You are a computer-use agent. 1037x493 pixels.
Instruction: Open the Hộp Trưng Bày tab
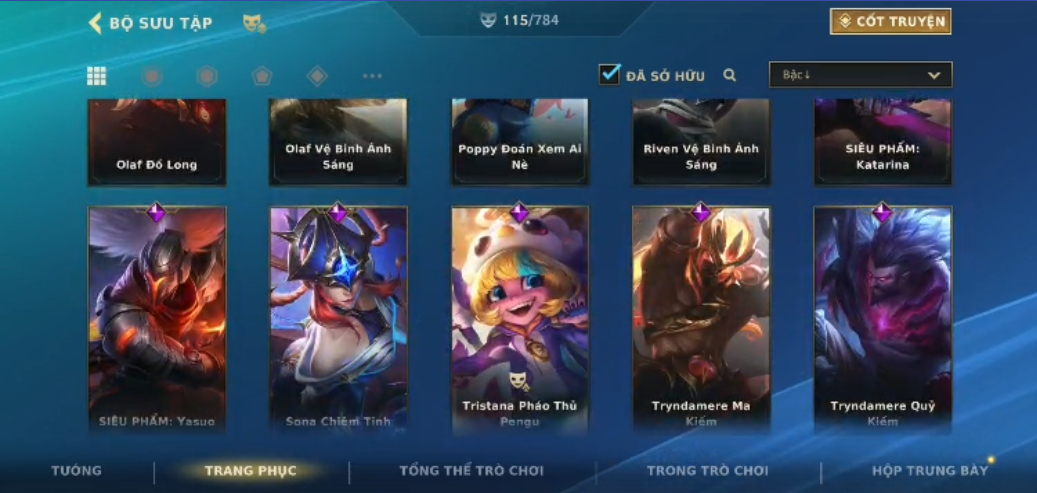click(x=929, y=471)
